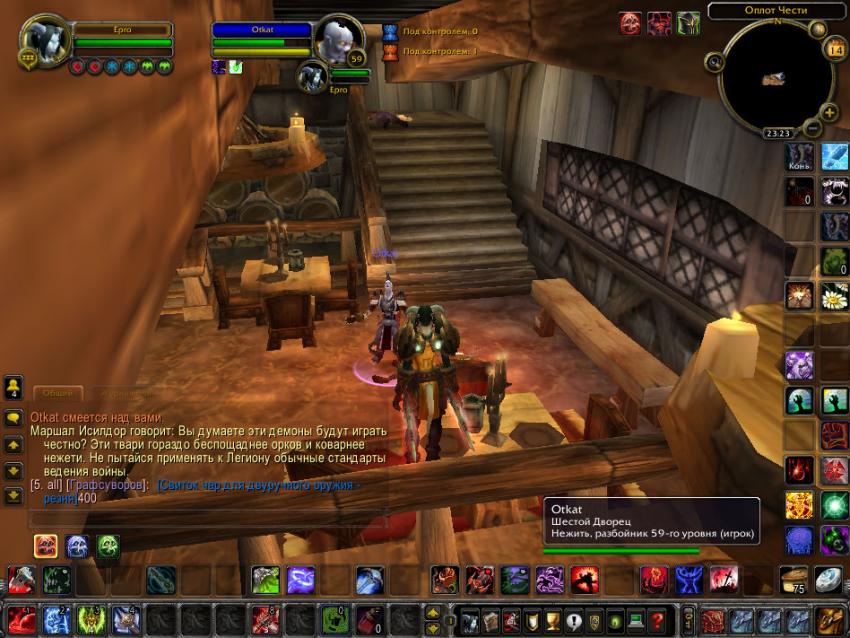Click the minimap zoom-in plus button
This screenshot has height=638, width=850.
click(829, 112)
